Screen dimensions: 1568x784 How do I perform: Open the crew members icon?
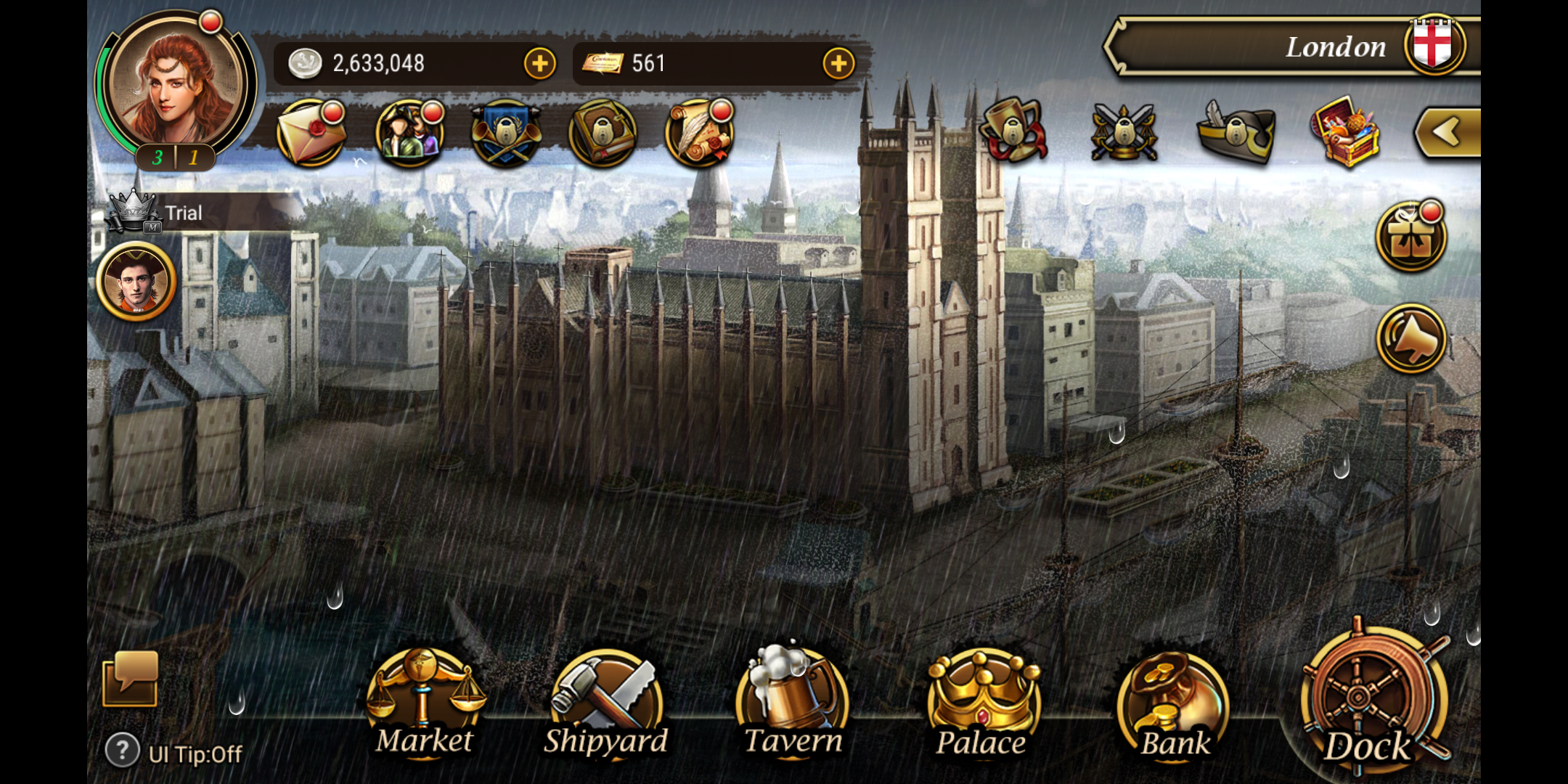coord(409,134)
